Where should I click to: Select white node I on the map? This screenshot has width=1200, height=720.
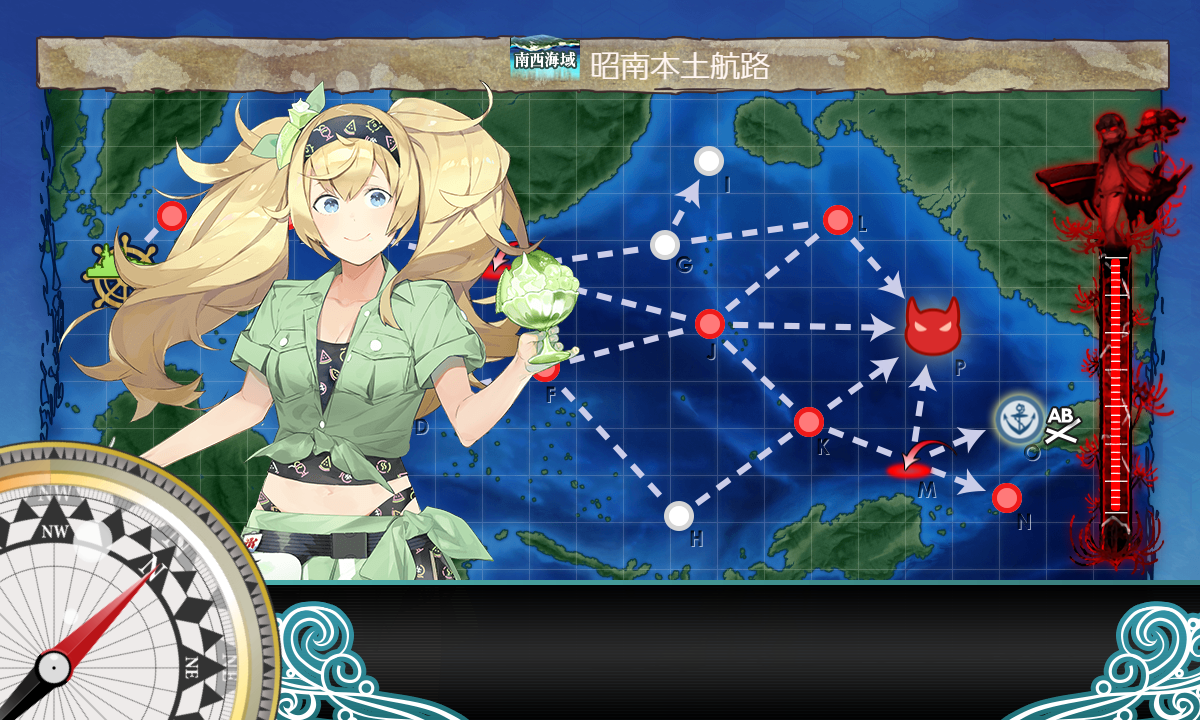[709, 160]
